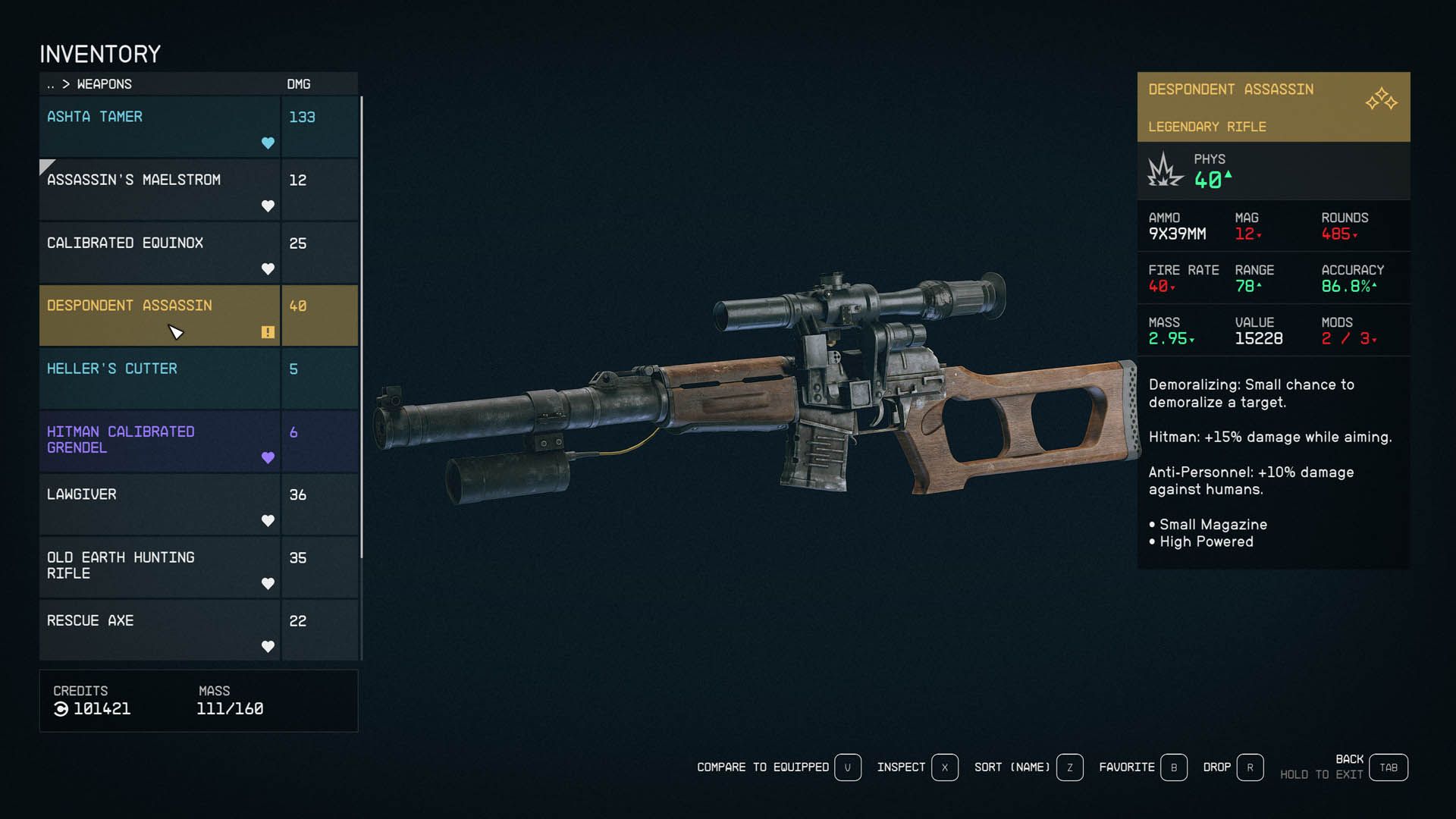Viewport: 1456px width, 819px height.
Task: Unfavorite the Hitman Calibrated Grendel
Action: coord(268,457)
